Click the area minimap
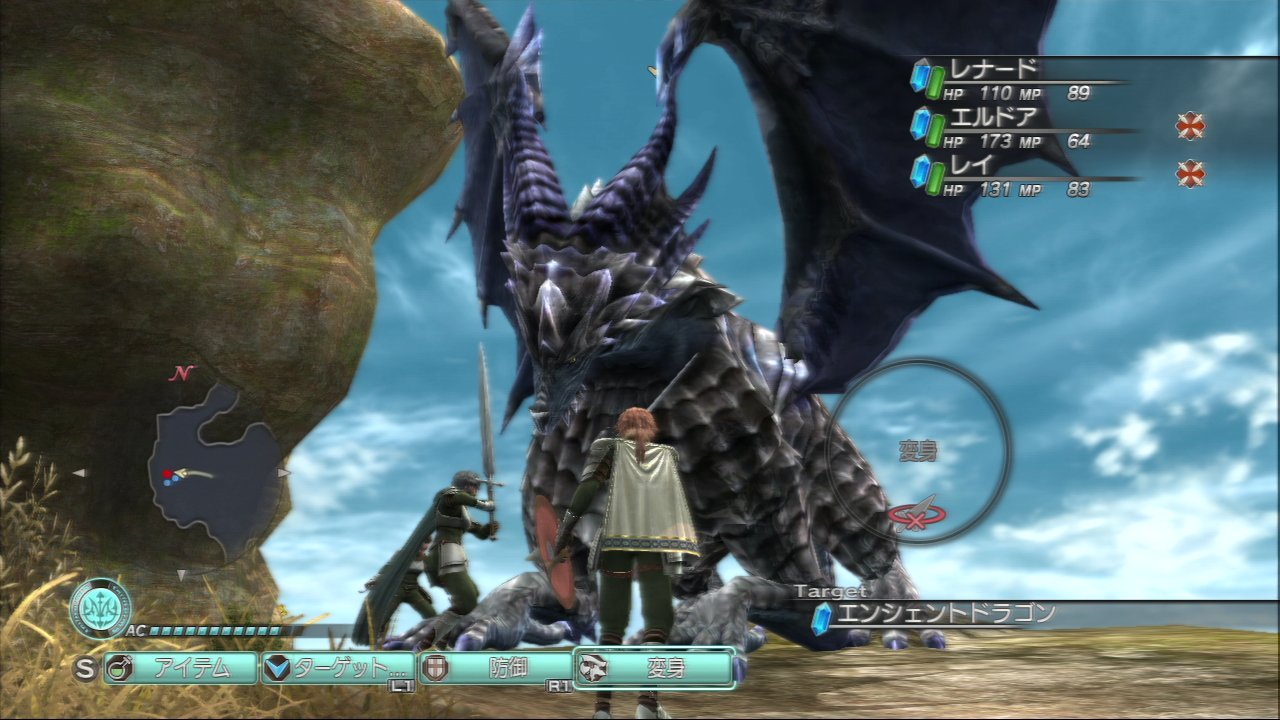This screenshot has height=720, width=1280. [213, 472]
